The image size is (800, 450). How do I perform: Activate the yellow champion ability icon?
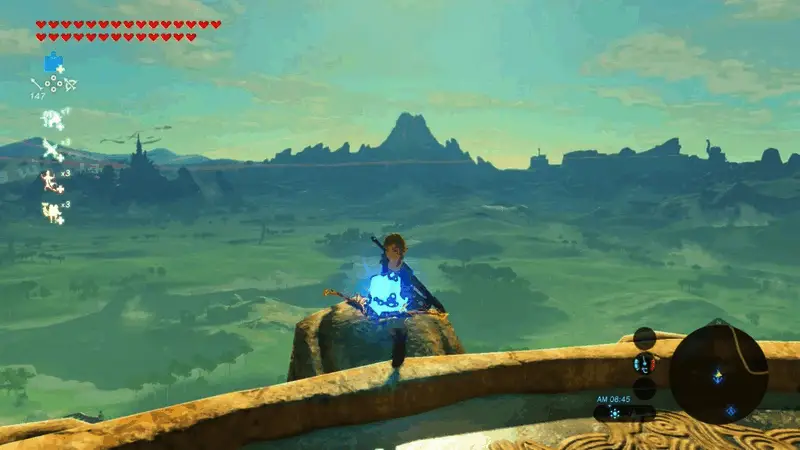click(51, 211)
